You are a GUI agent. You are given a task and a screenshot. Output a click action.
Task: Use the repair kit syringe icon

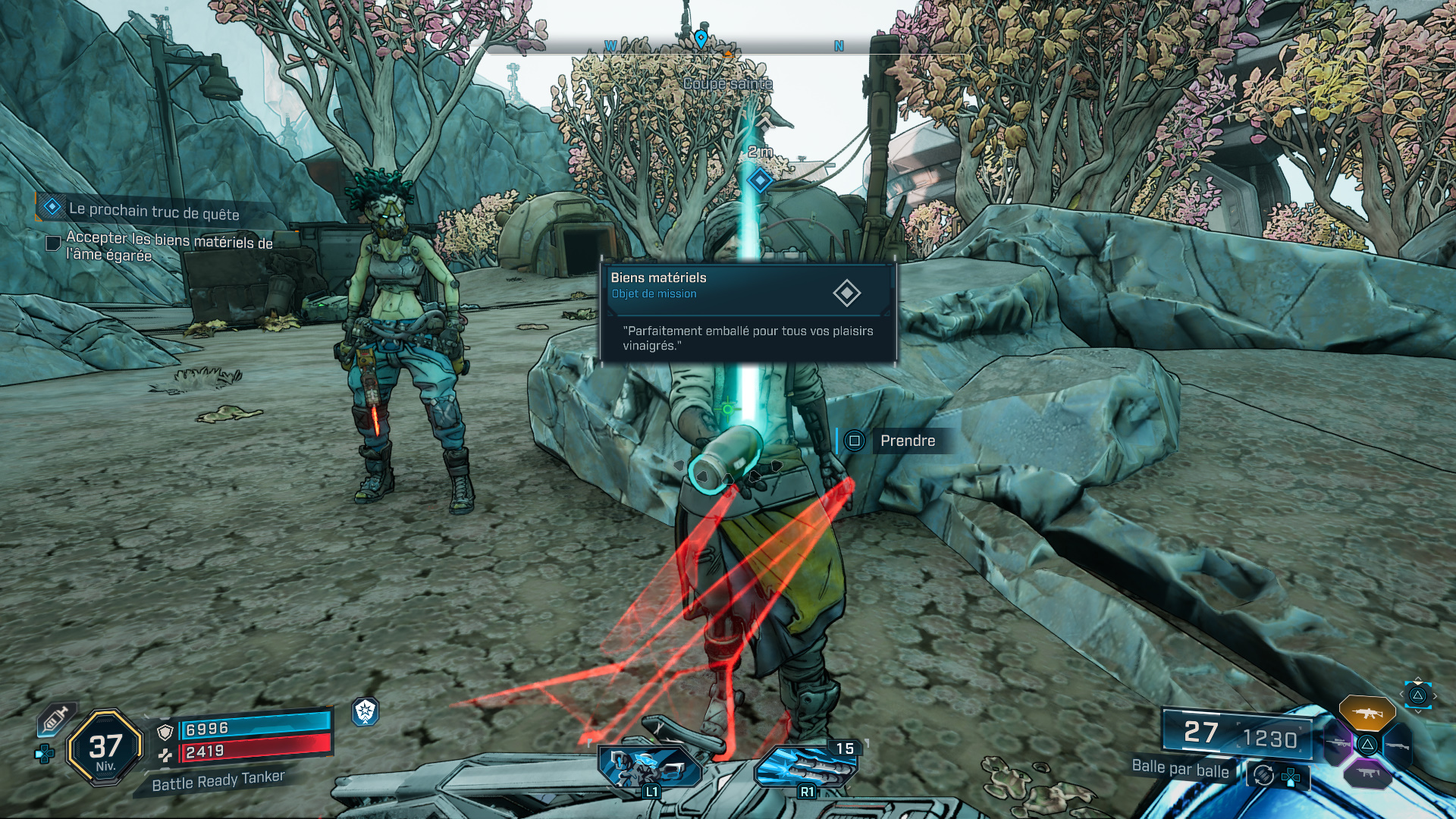pyautogui.click(x=56, y=719)
